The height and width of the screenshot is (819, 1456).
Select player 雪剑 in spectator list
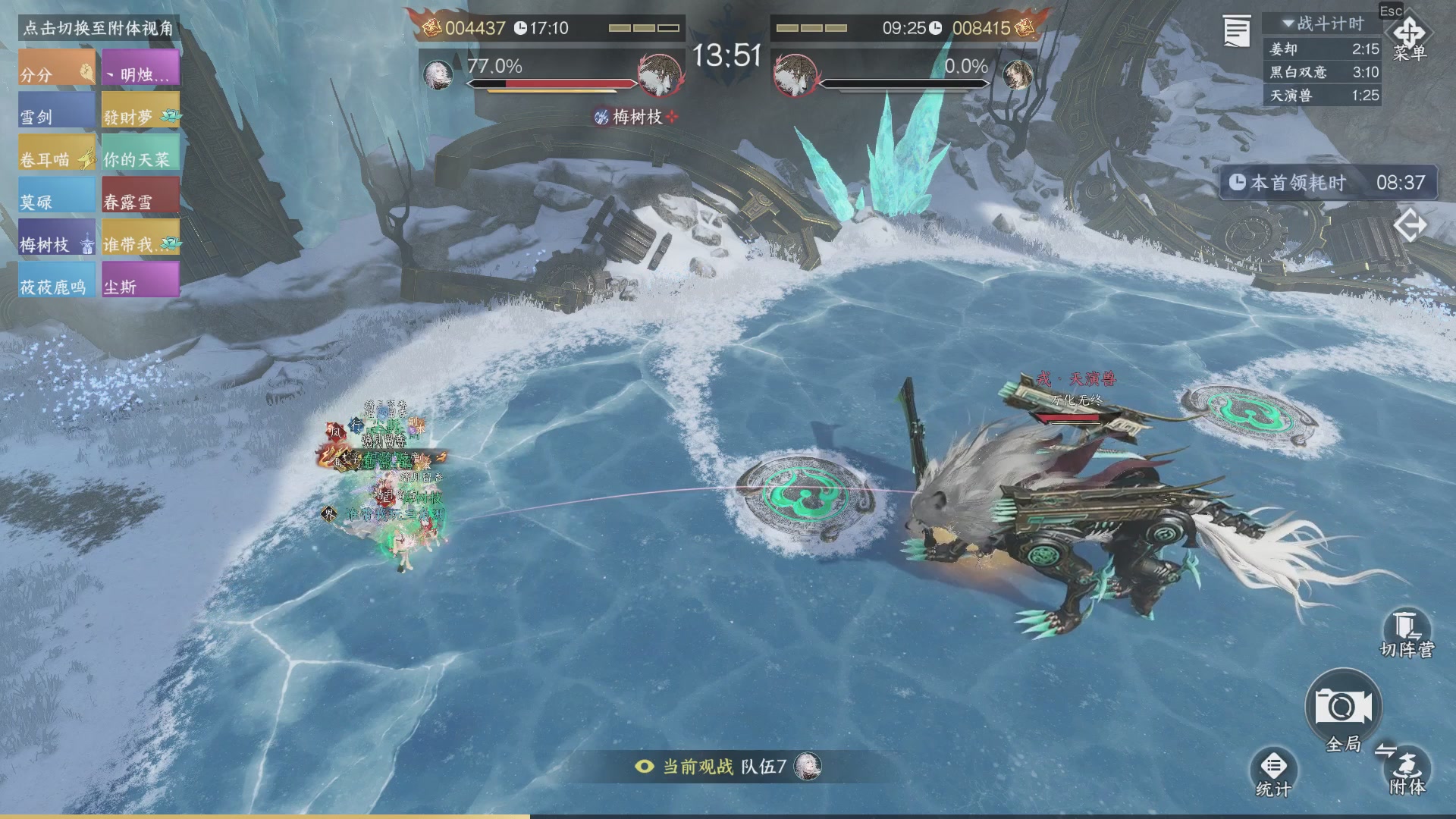tap(57, 111)
